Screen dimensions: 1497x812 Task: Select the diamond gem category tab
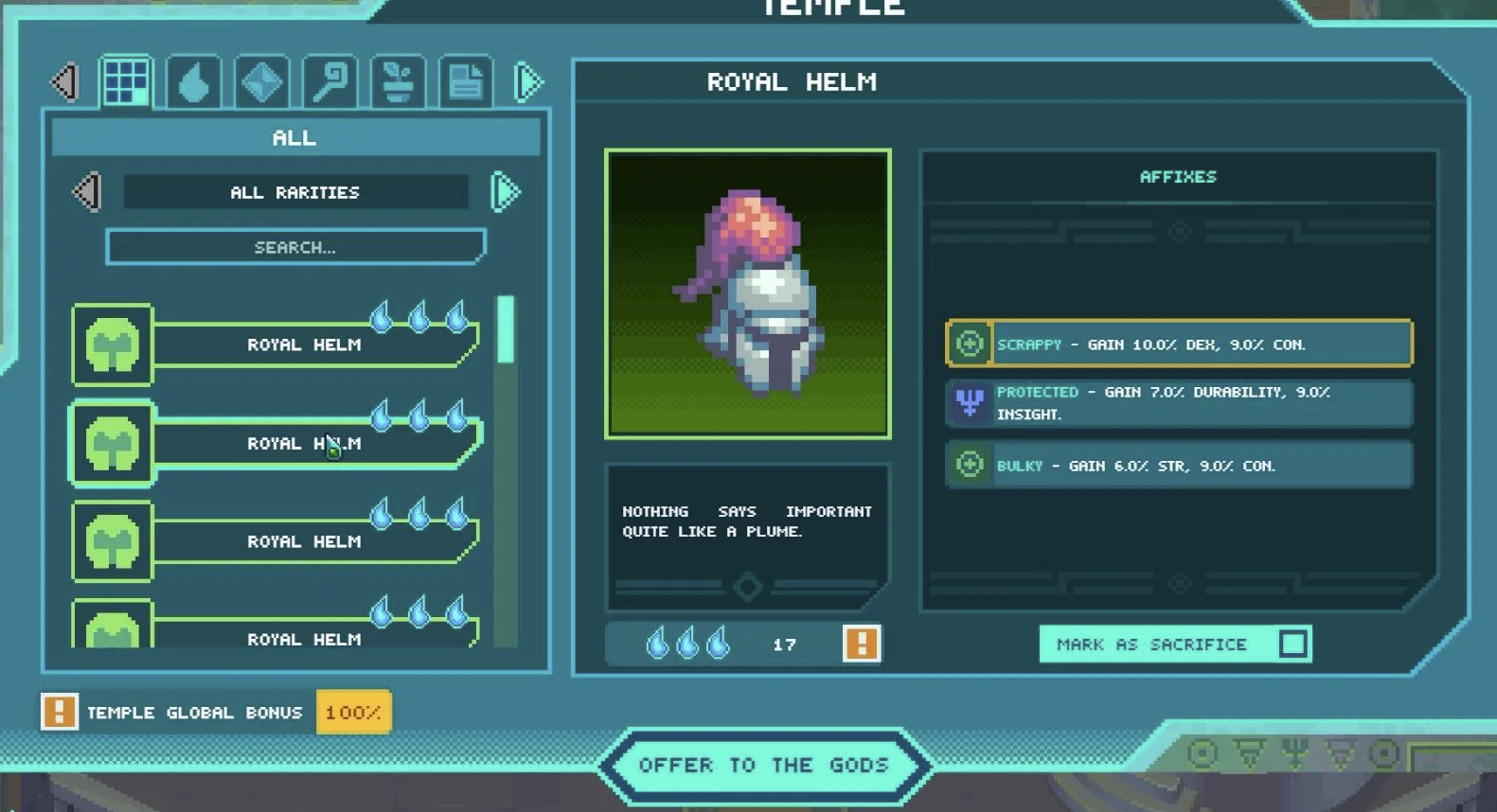pyautogui.click(x=262, y=82)
